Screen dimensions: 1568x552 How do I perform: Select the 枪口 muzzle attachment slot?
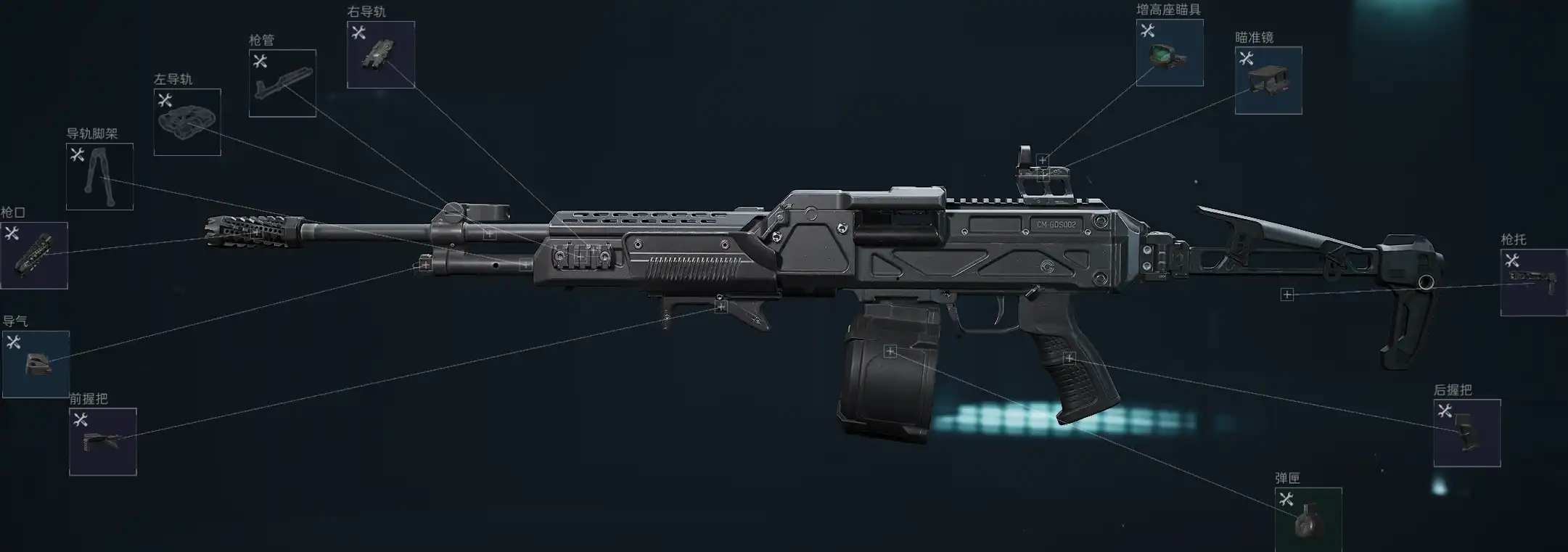coord(34,255)
